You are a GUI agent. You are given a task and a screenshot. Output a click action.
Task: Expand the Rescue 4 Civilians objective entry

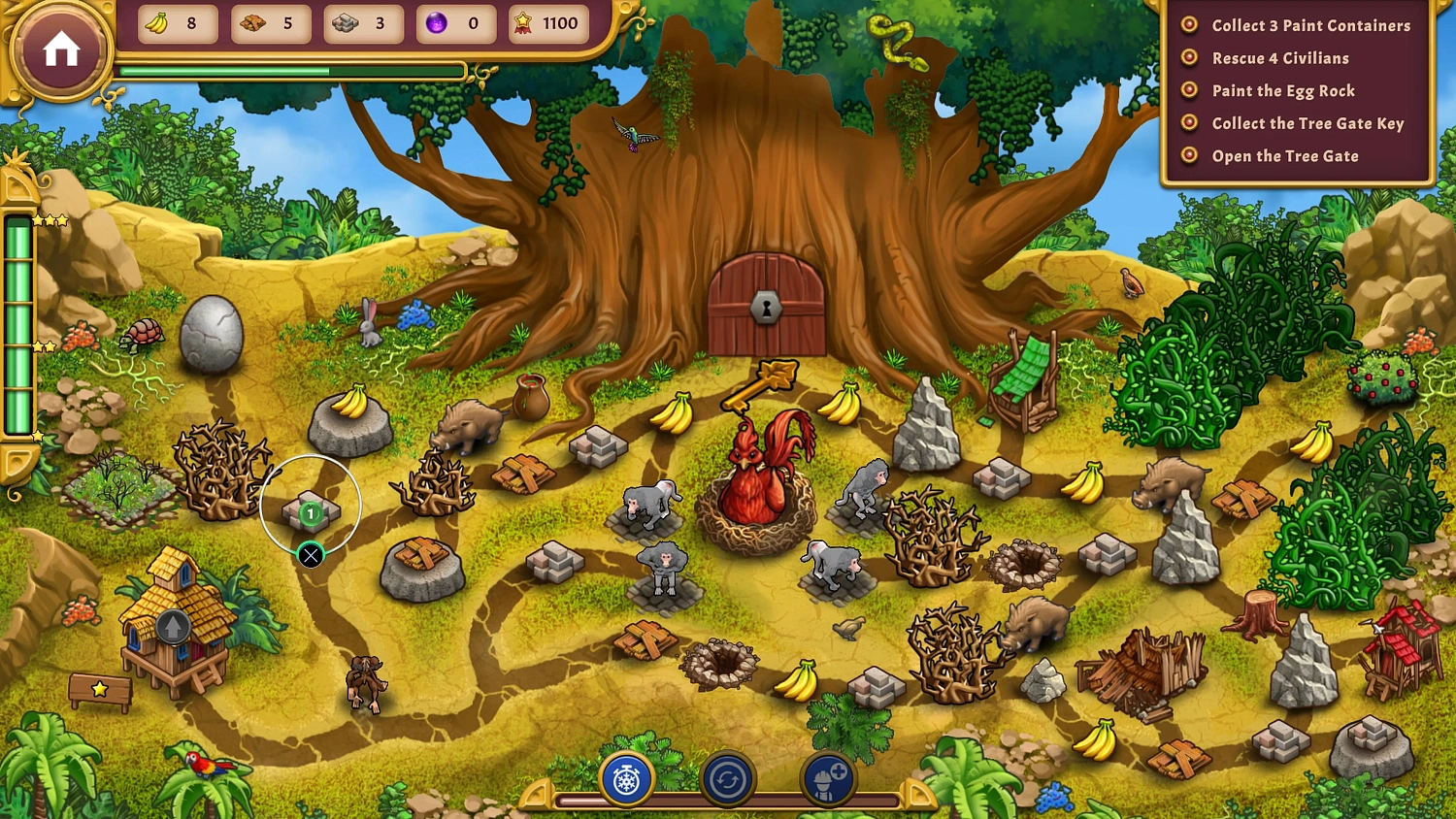tap(1280, 58)
